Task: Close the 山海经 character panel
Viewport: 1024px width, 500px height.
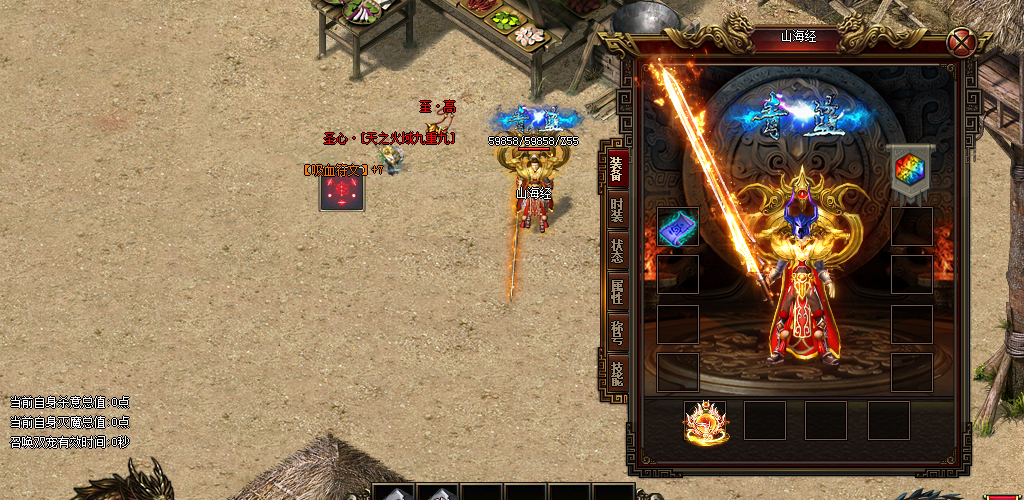Action: (x=962, y=42)
